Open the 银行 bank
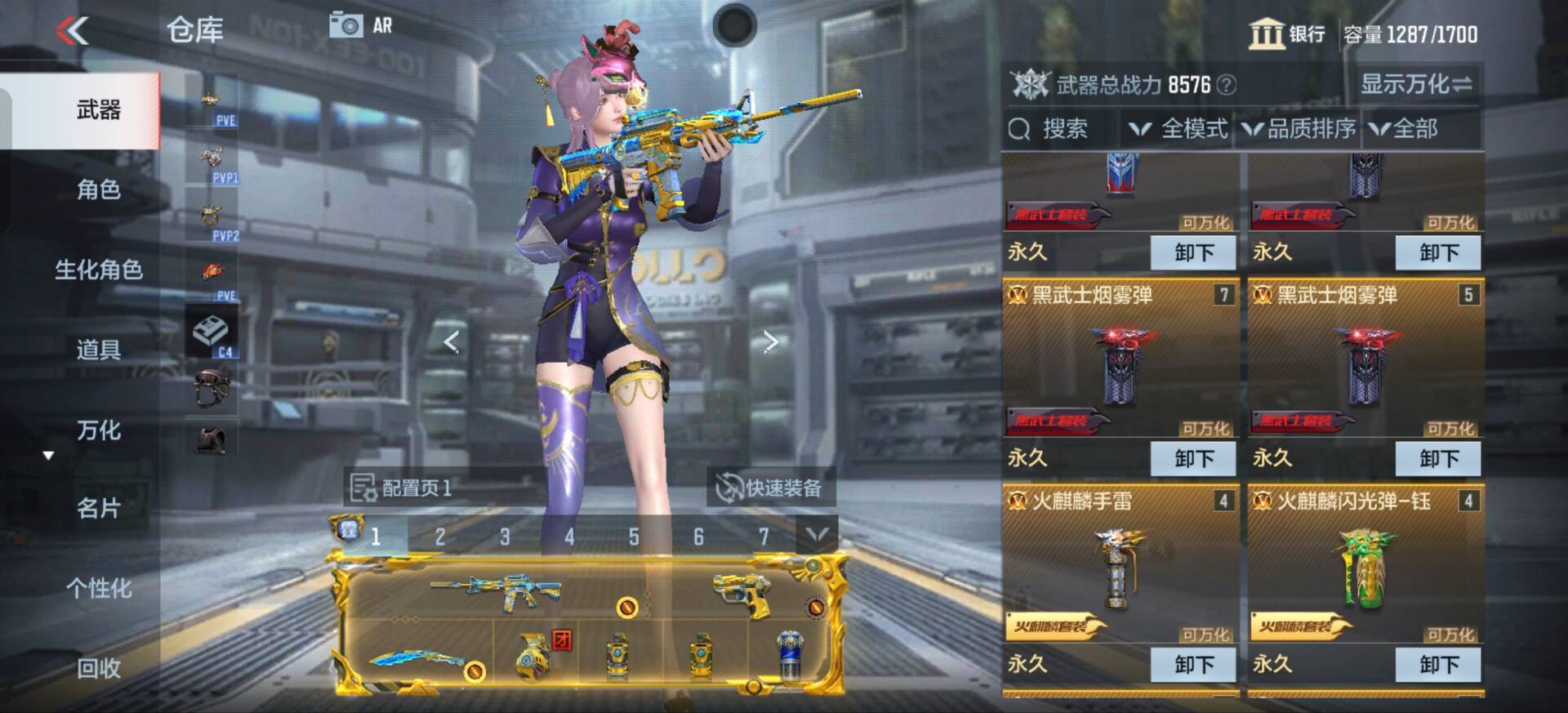This screenshot has width=1568, height=713. [x=1287, y=34]
